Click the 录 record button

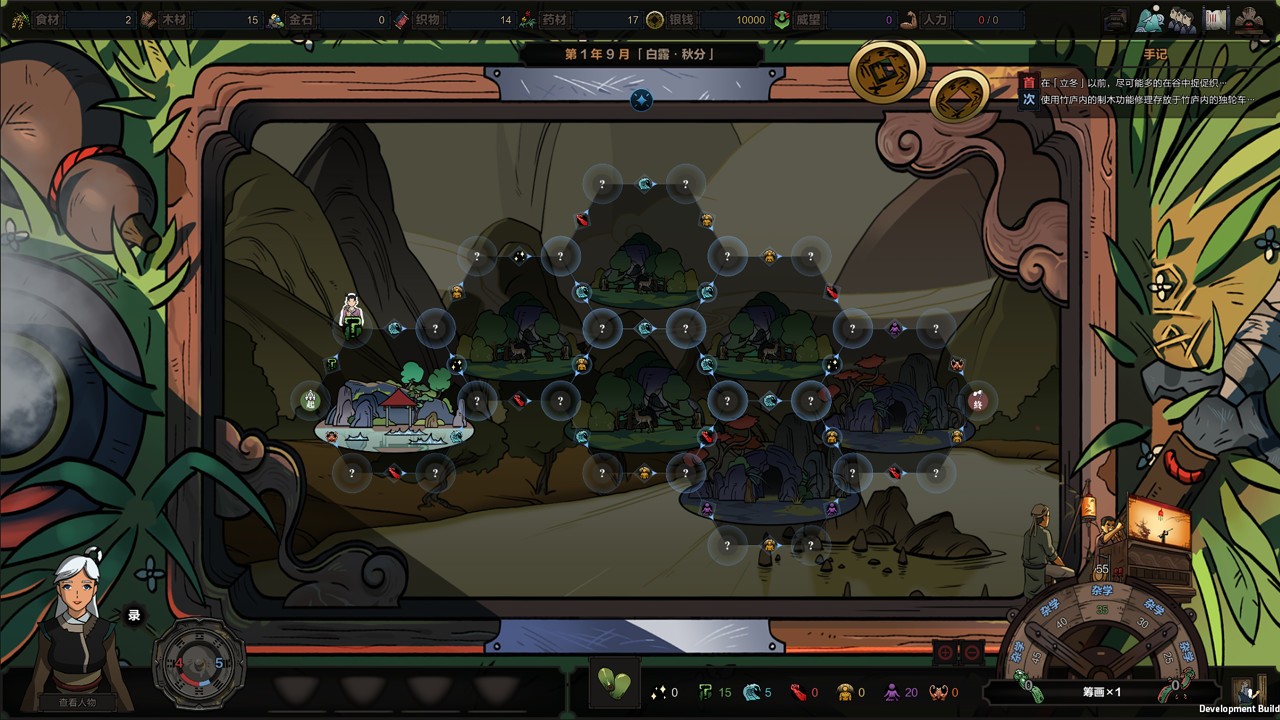coord(134,615)
